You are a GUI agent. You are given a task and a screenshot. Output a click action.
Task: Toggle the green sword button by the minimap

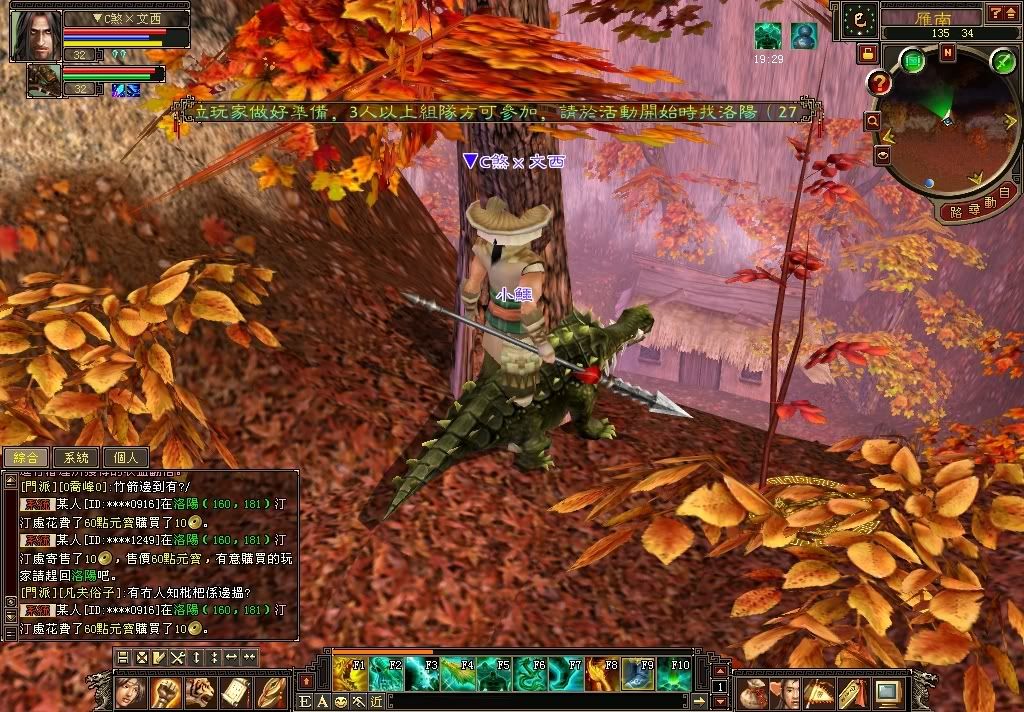point(1003,61)
